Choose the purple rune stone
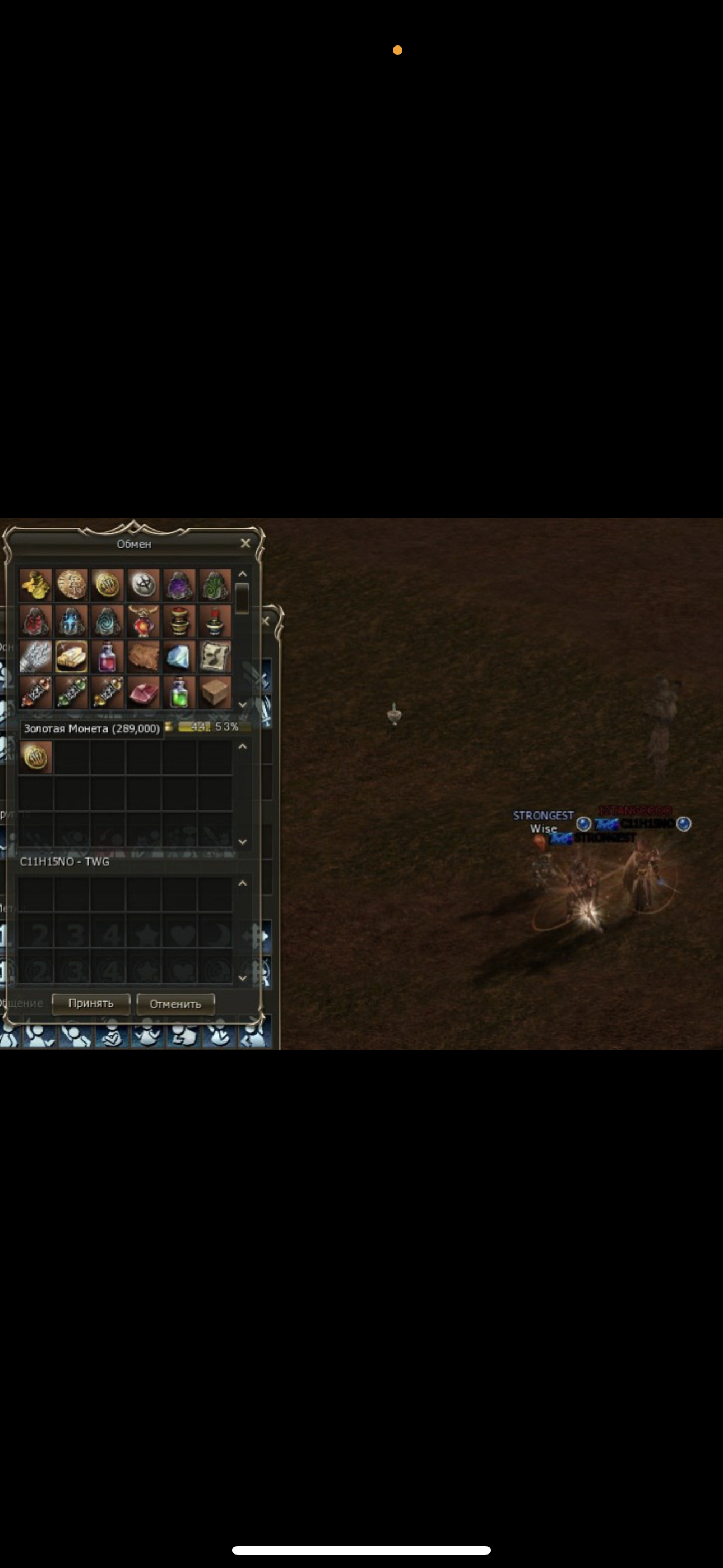Viewport: 723px width, 1568px height. [179, 585]
